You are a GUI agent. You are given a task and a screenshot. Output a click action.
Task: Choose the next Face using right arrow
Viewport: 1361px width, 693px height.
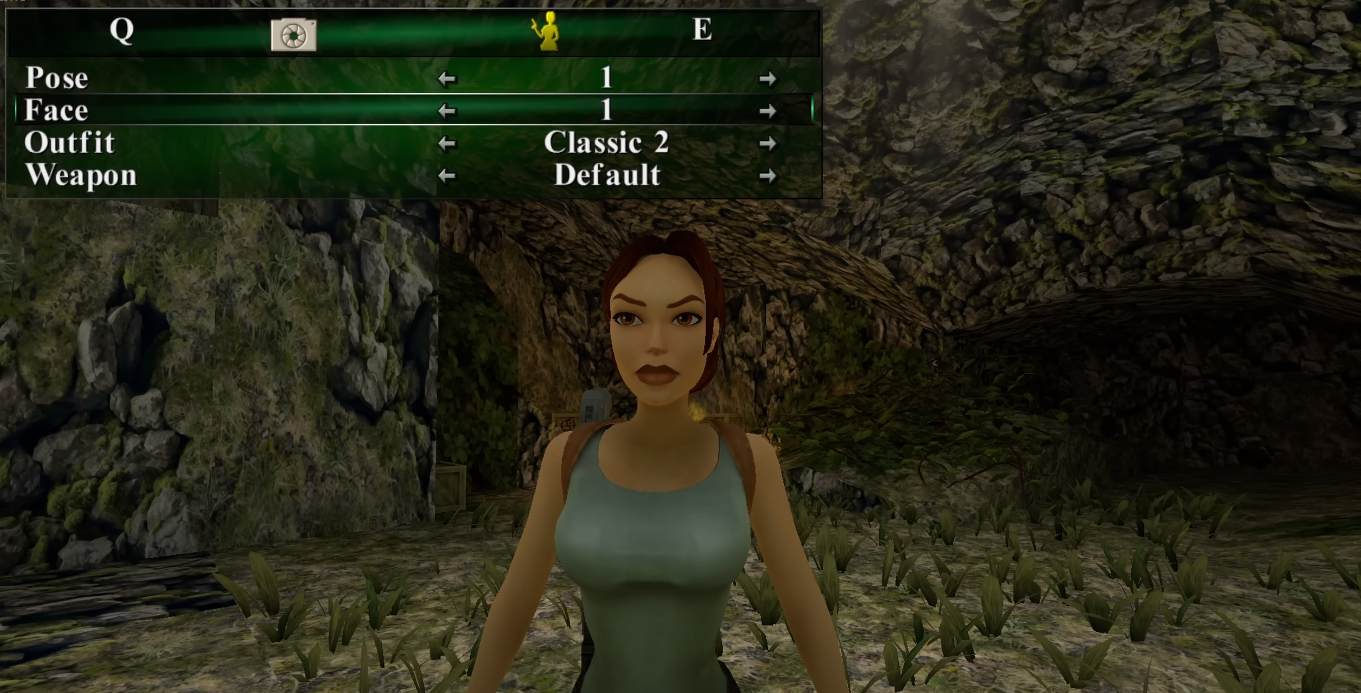[767, 111]
